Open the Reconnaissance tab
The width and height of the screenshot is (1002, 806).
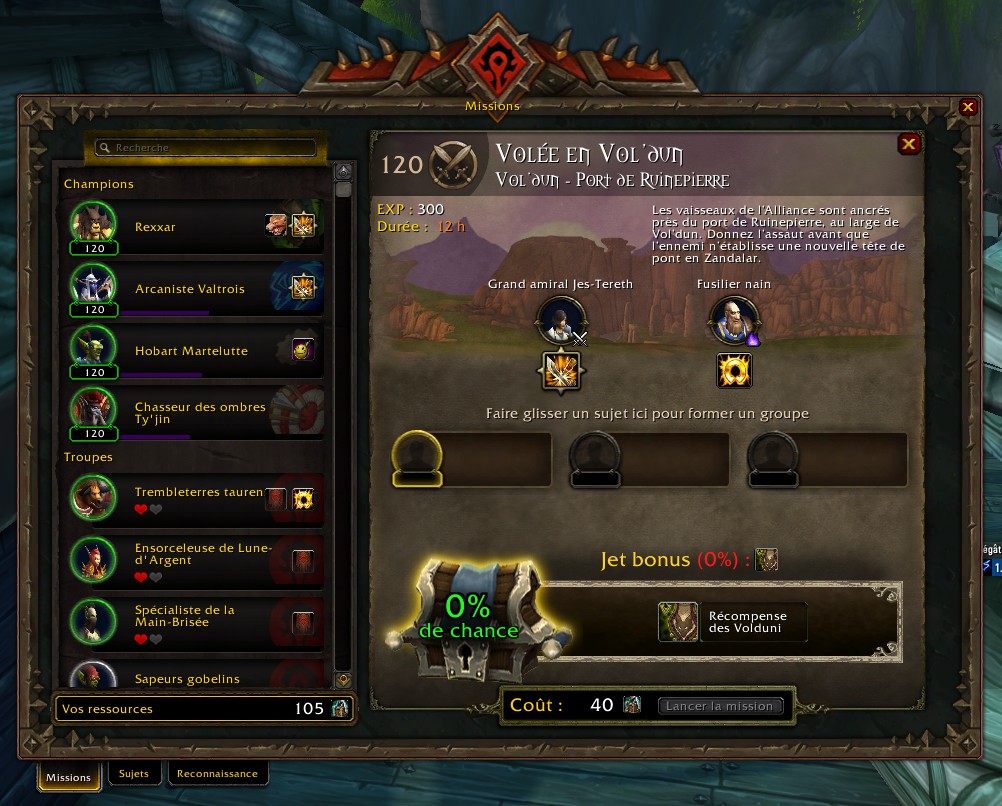[217, 774]
